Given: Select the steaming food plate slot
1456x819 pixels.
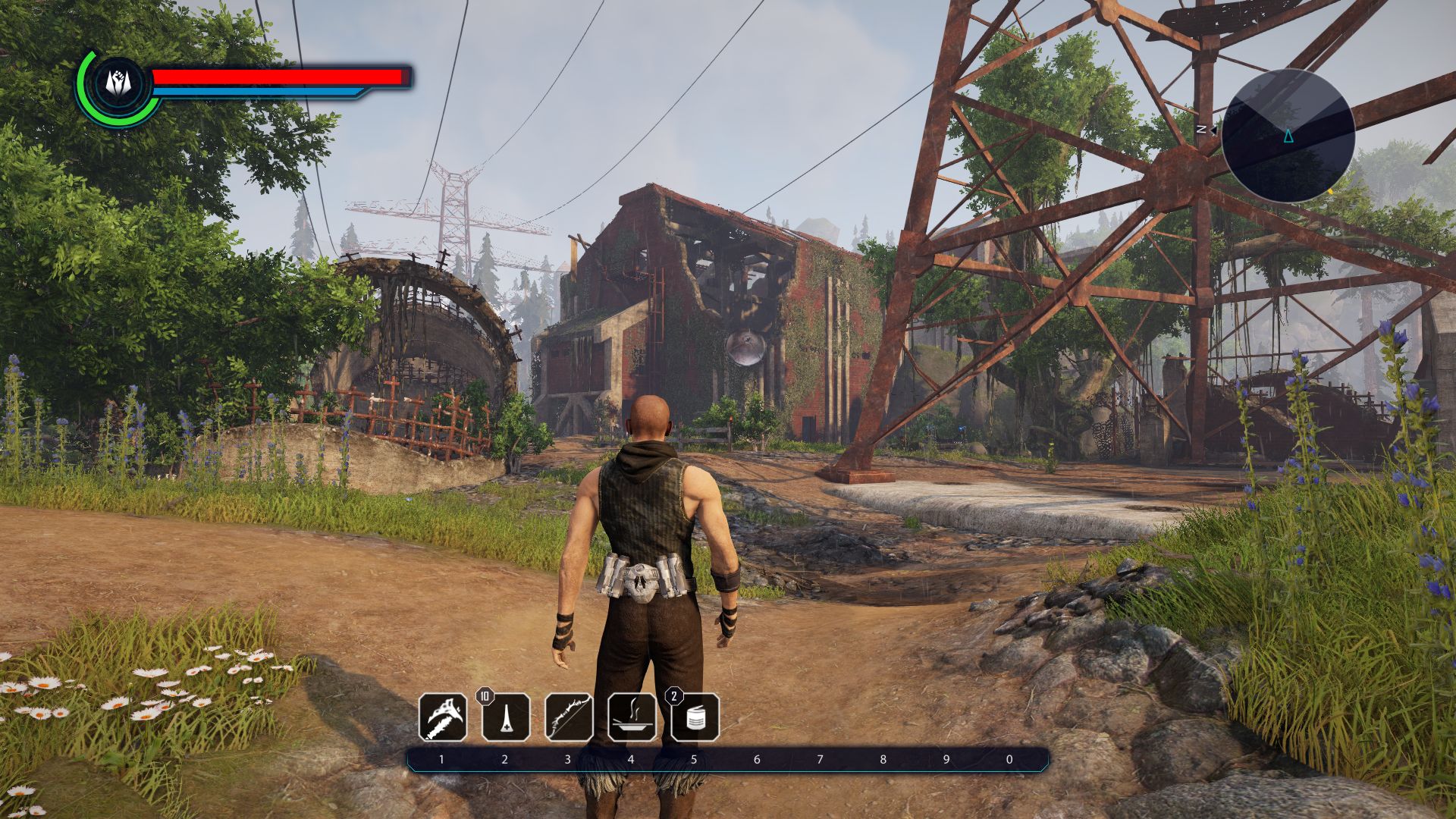Looking at the screenshot, I should (x=632, y=717).
